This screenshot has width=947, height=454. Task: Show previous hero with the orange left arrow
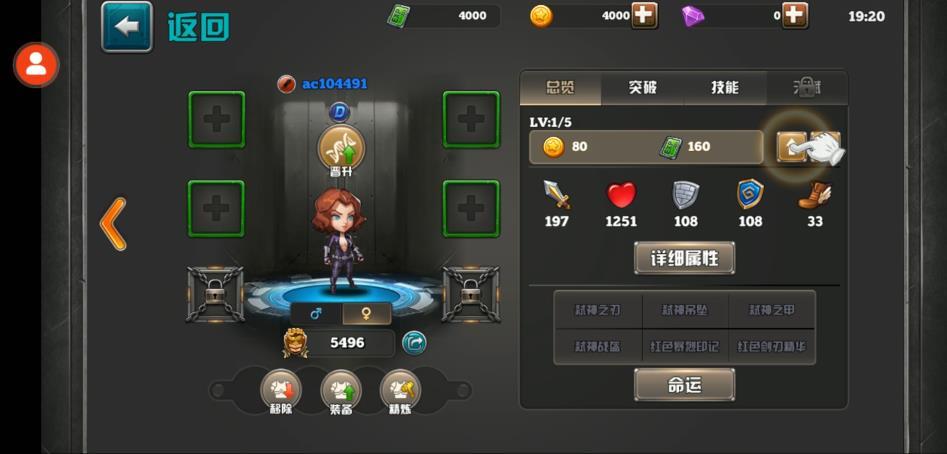click(113, 224)
